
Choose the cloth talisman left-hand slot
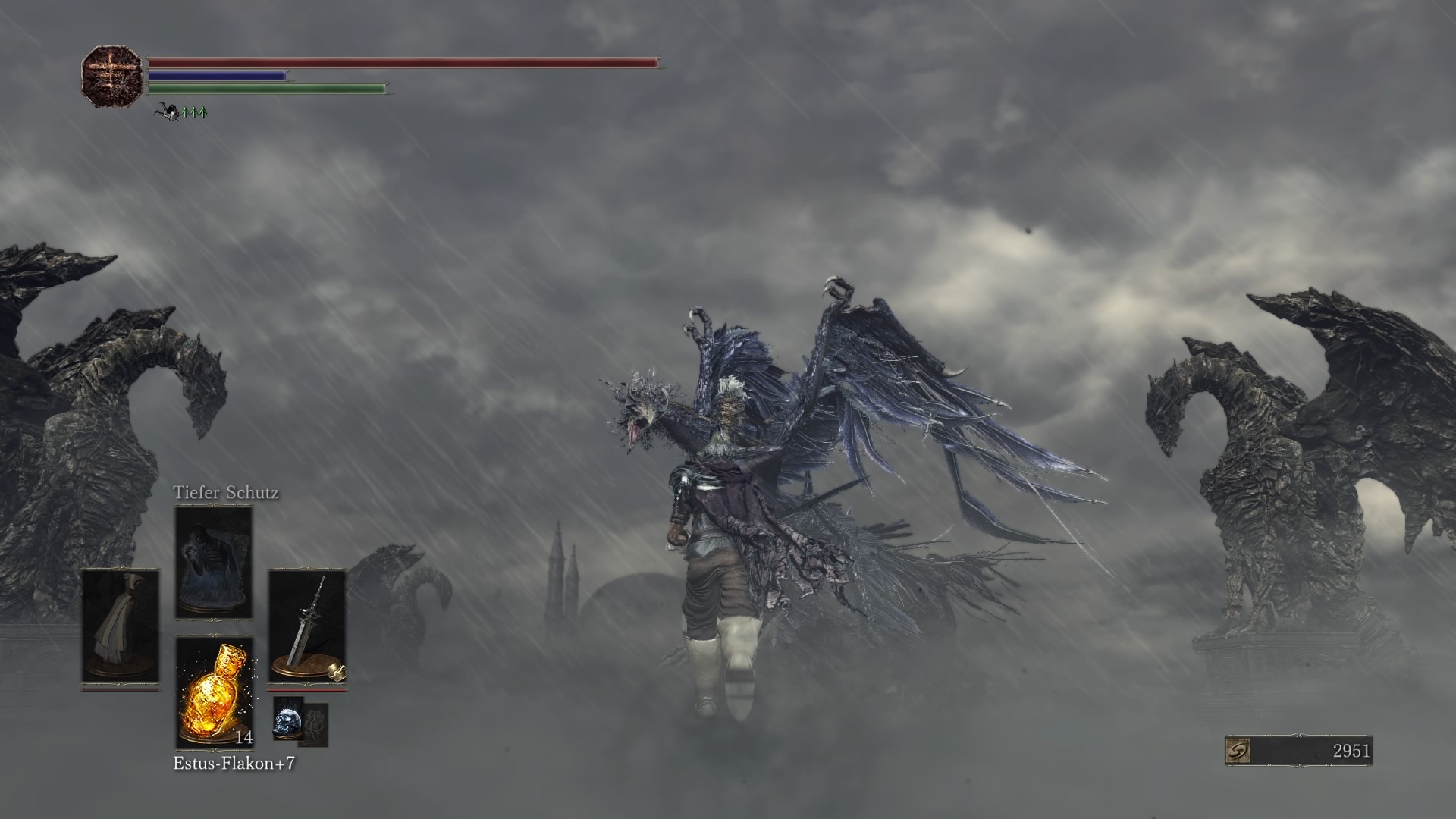click(121, 627)
